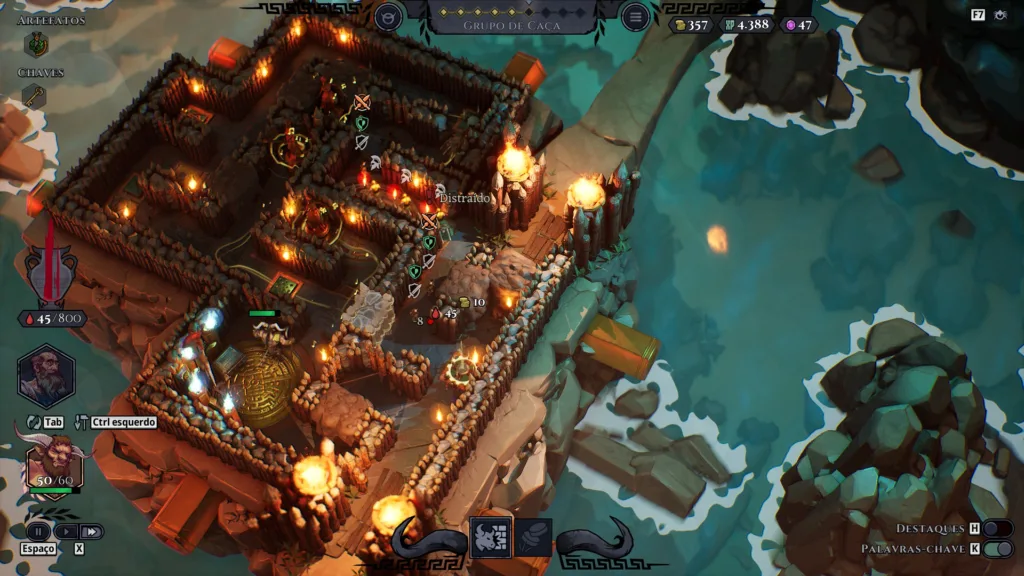Choose the minotaur labyrinth ability slot
The width and height of the screenshot is (1024, 576).
coord(490,538)
